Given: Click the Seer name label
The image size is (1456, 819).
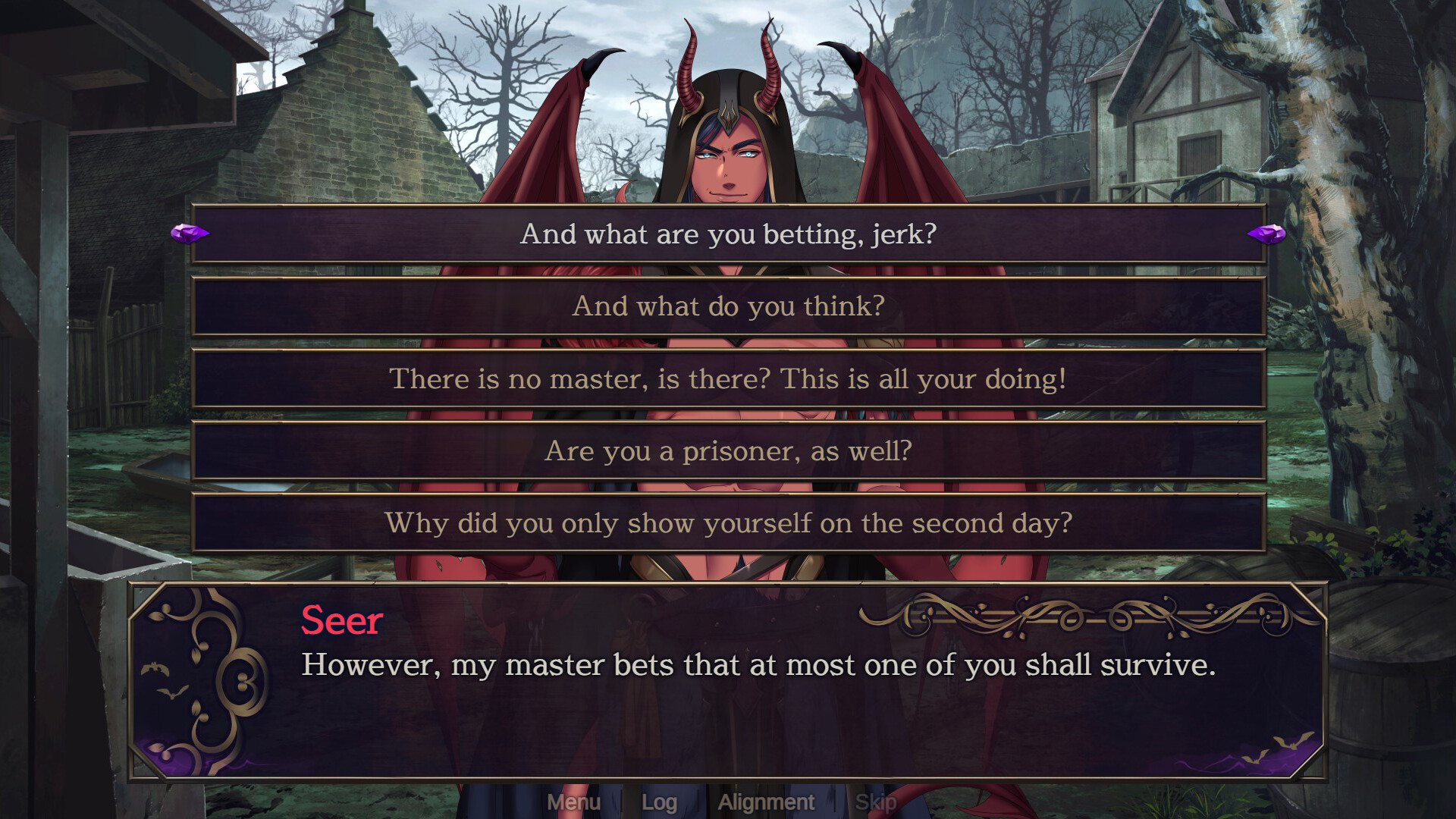Looking at the screenshot, I should pyautogui.click(x=340, y=622).
